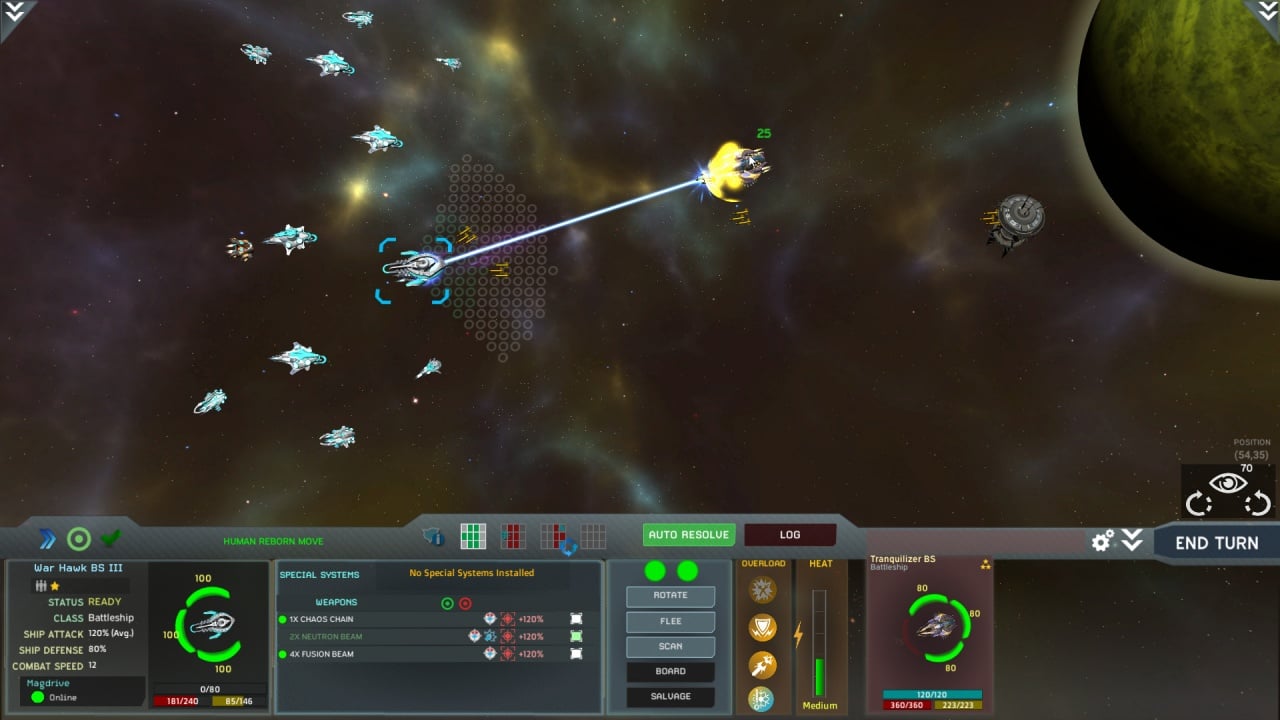Click the camera eye view icon

point(1228,484)
